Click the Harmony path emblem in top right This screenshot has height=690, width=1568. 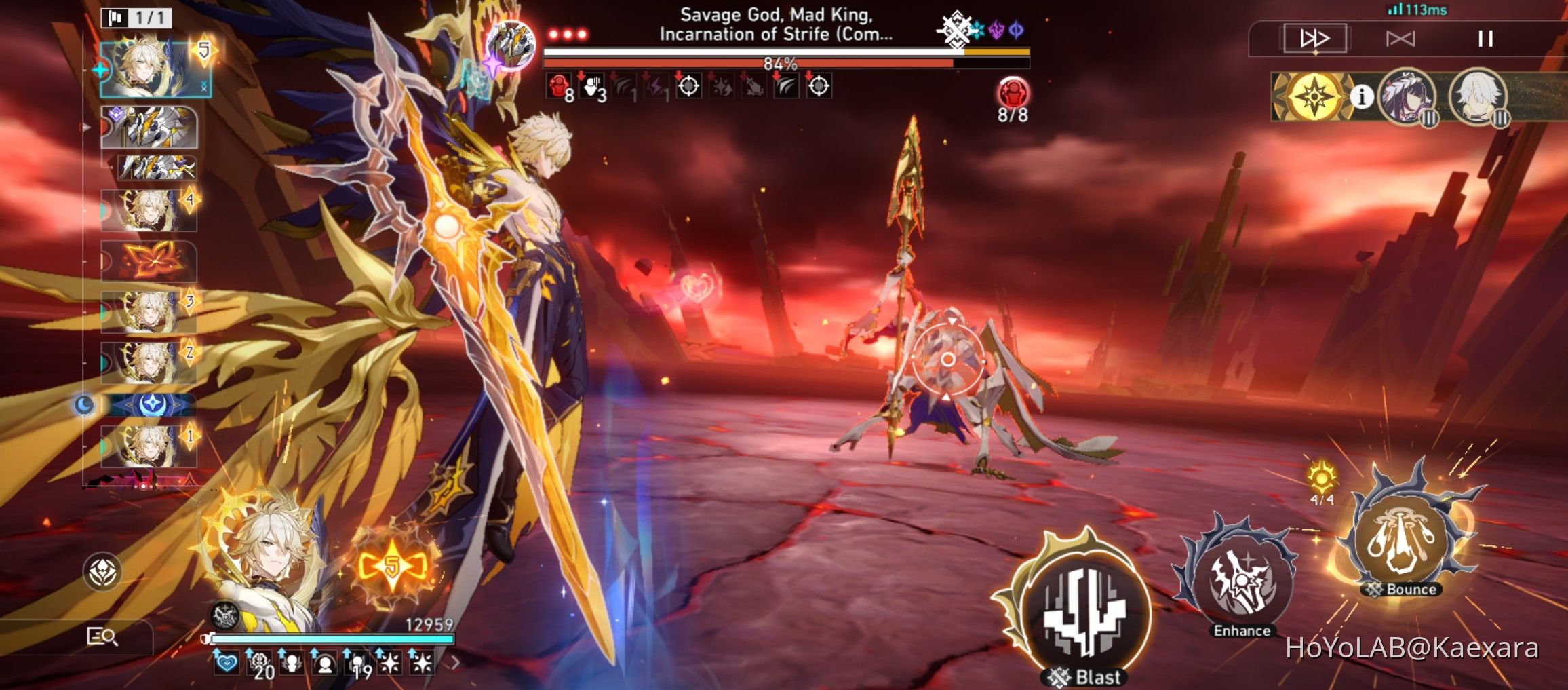pyautogui.click(x=1314, y=97)
